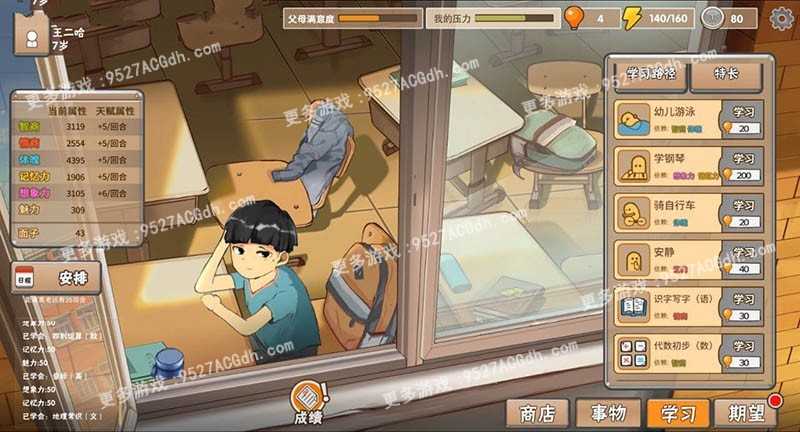Learn 代数初步 with its 学习 button
800x432 pixels.
click(x=743, y=346)
